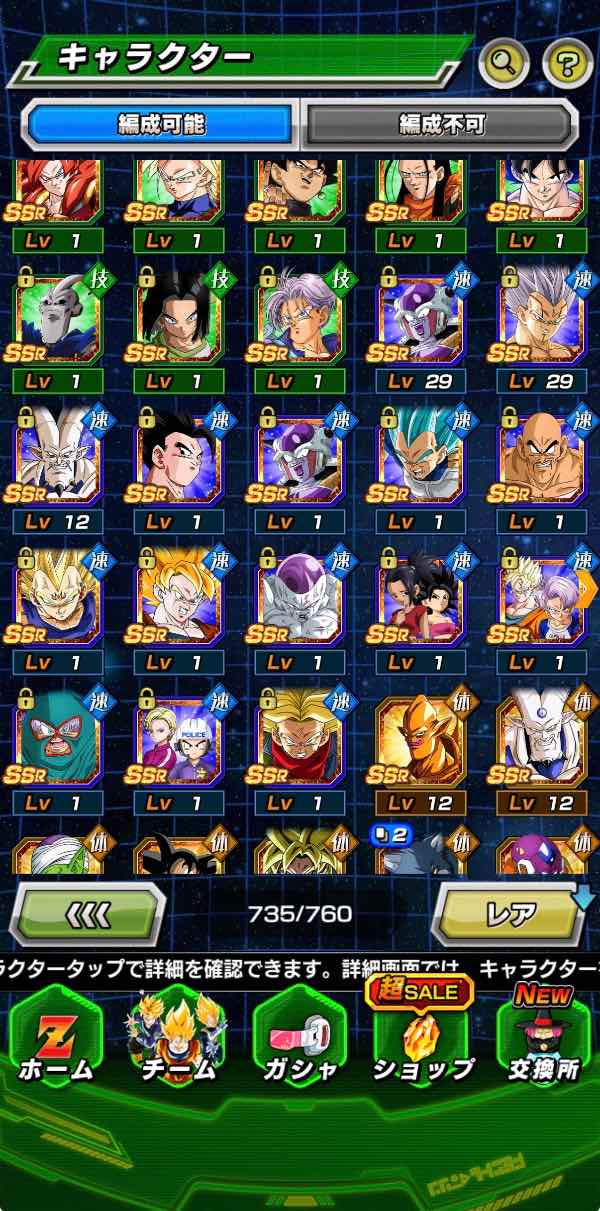This screenshot has height=1211, width=600.
Task: Select the masked wrestler character card
Action: (57, 737)
